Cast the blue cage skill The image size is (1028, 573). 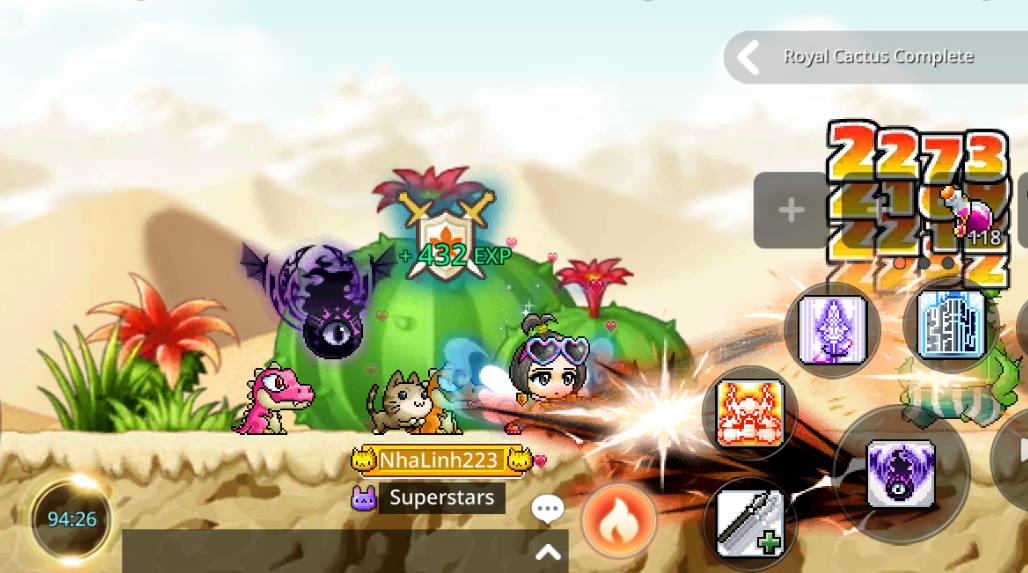[951, 326]
